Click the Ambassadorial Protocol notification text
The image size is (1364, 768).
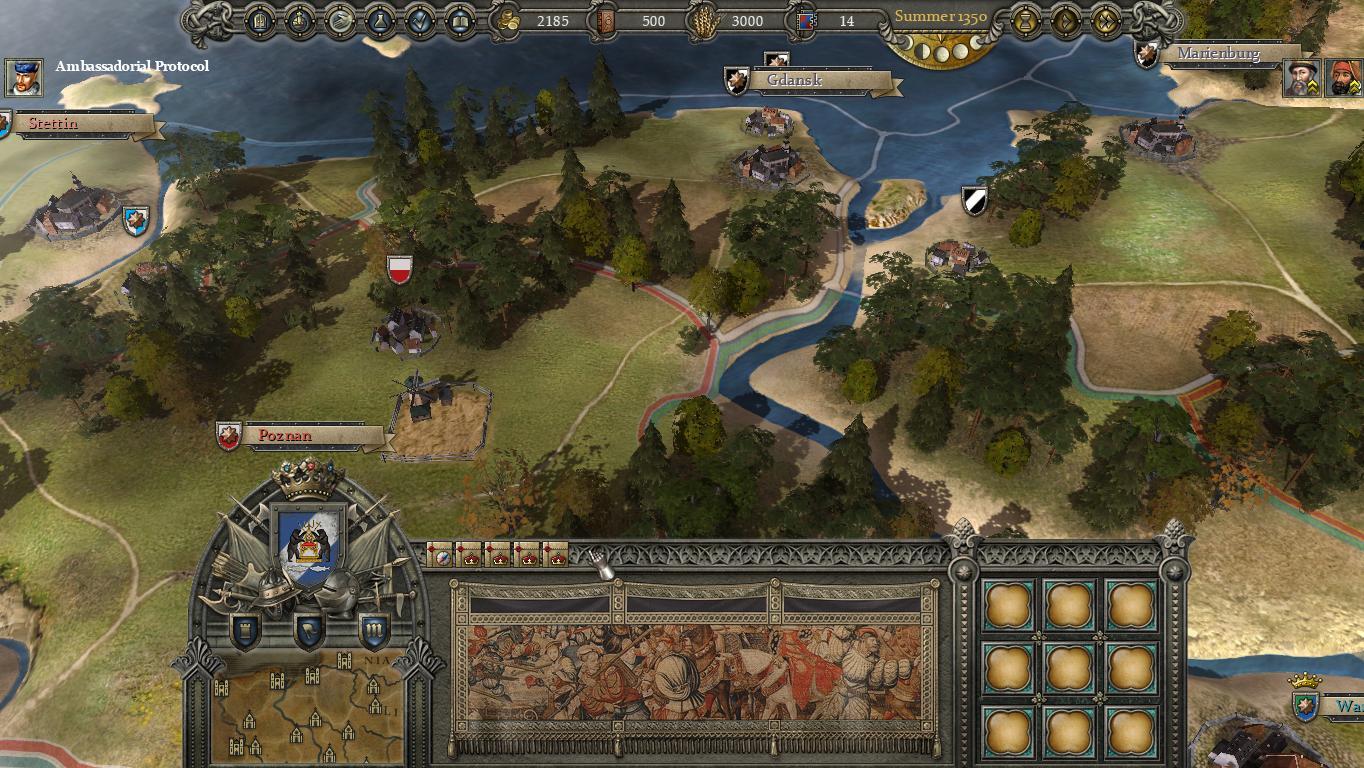click(134, 65)
